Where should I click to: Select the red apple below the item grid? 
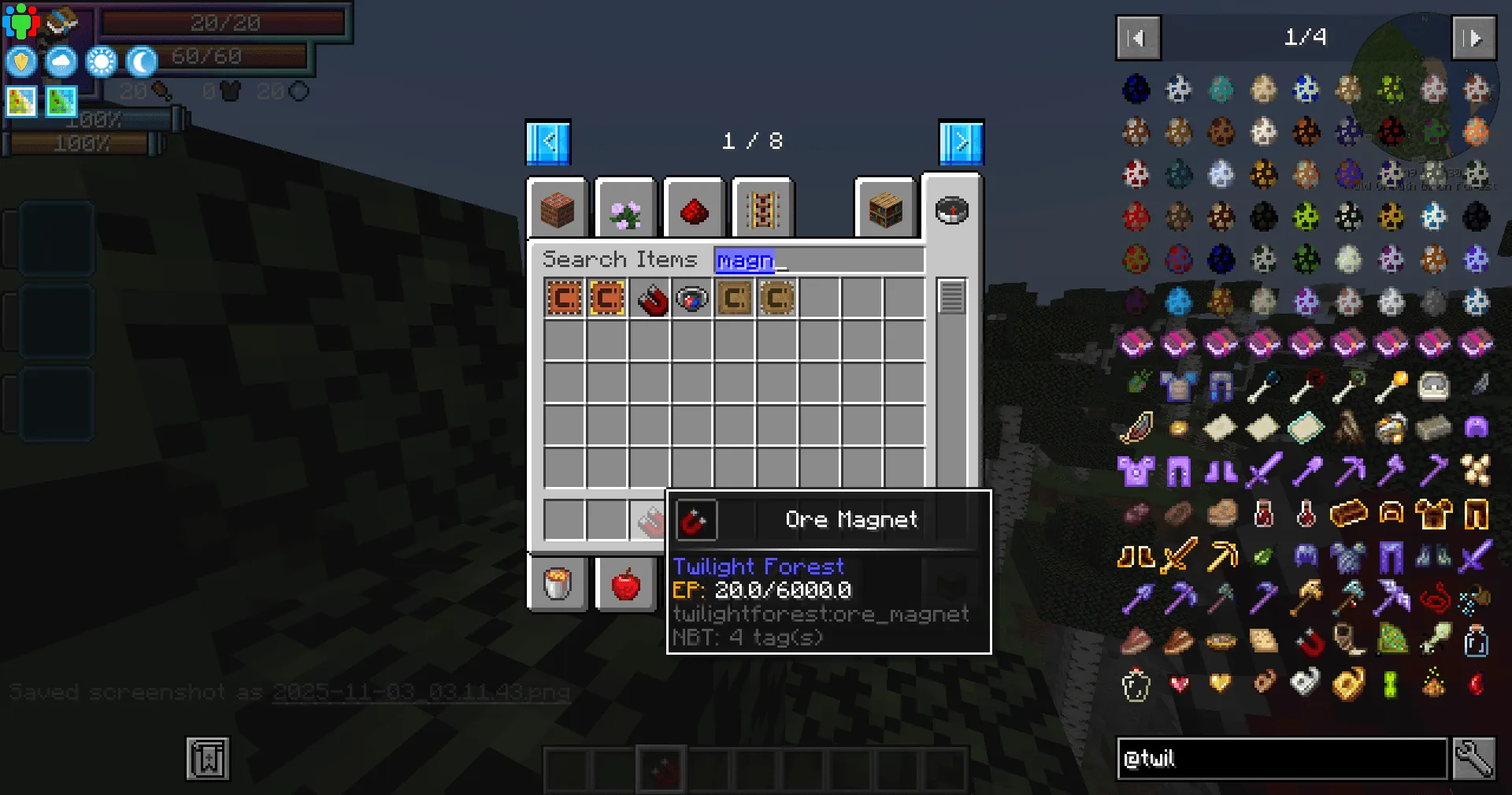pos(625,583)
